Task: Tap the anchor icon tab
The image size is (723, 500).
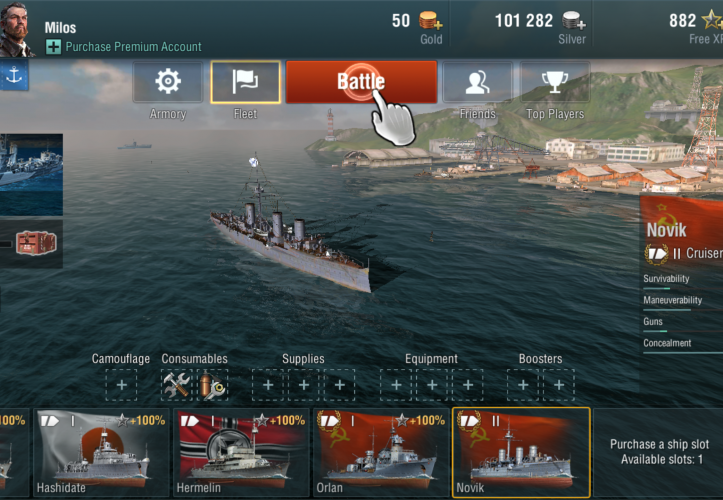Action: point(14,74)
